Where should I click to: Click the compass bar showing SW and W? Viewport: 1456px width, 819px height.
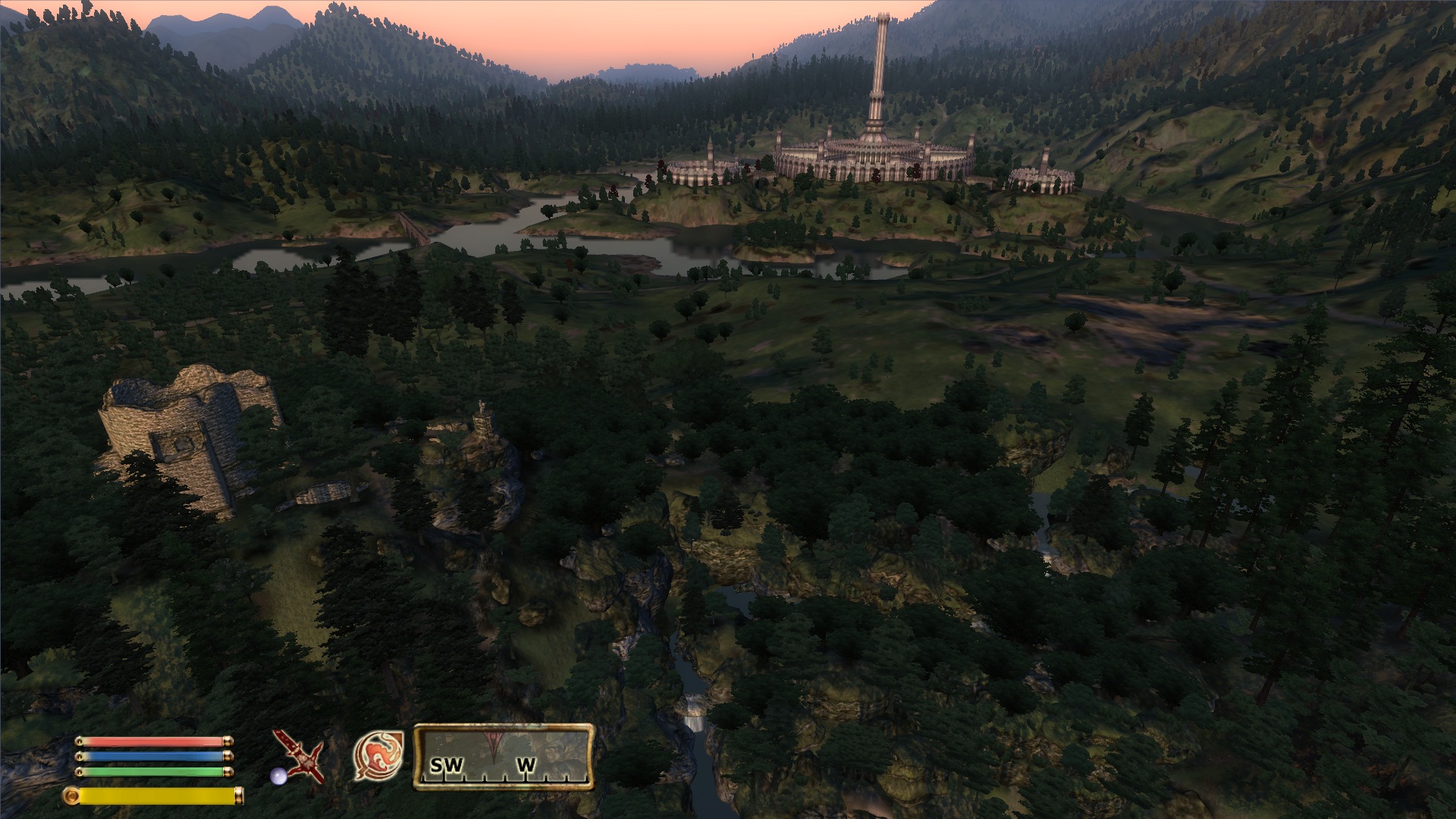pos(503,757)
